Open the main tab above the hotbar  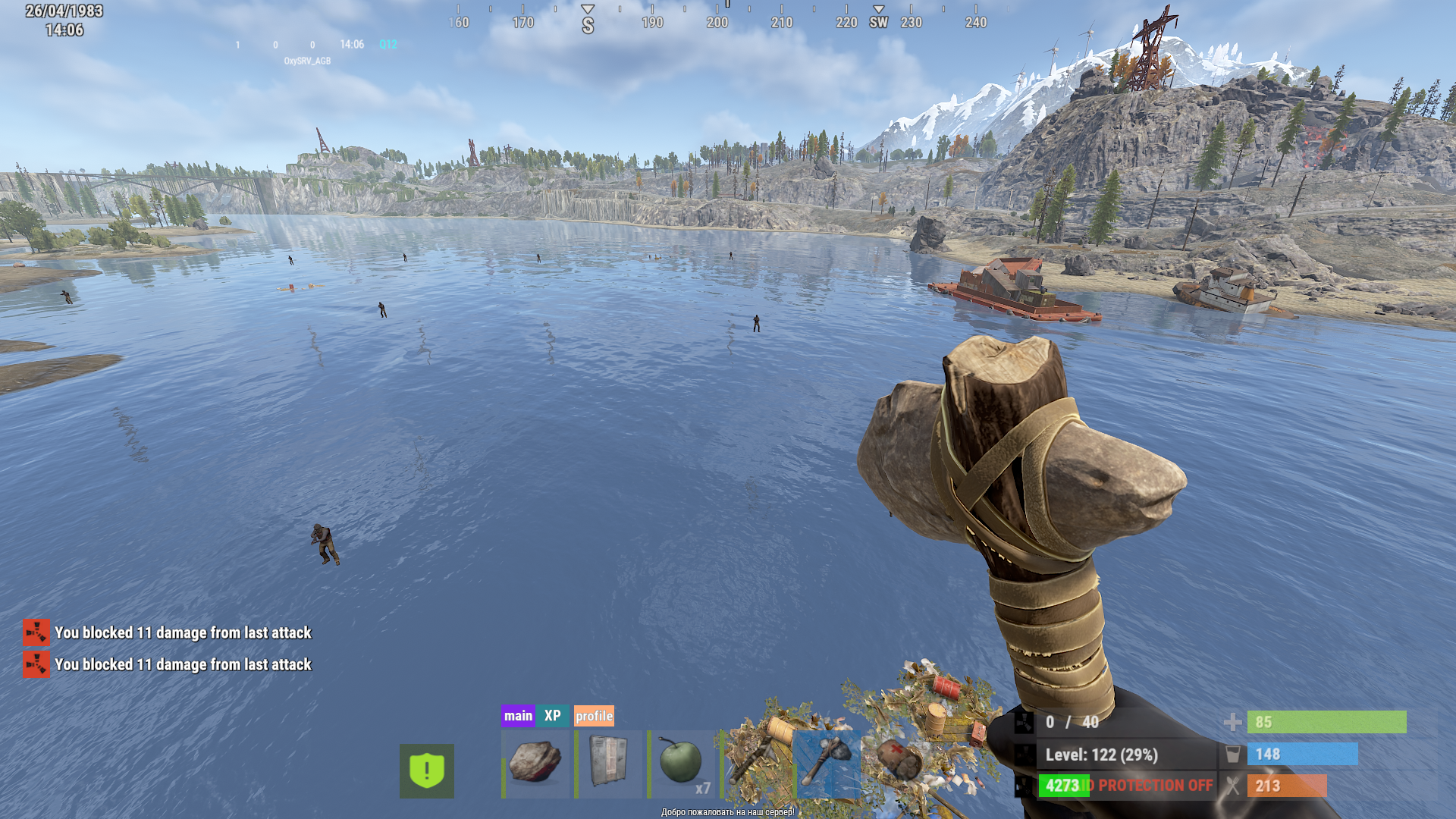[518, 716]
